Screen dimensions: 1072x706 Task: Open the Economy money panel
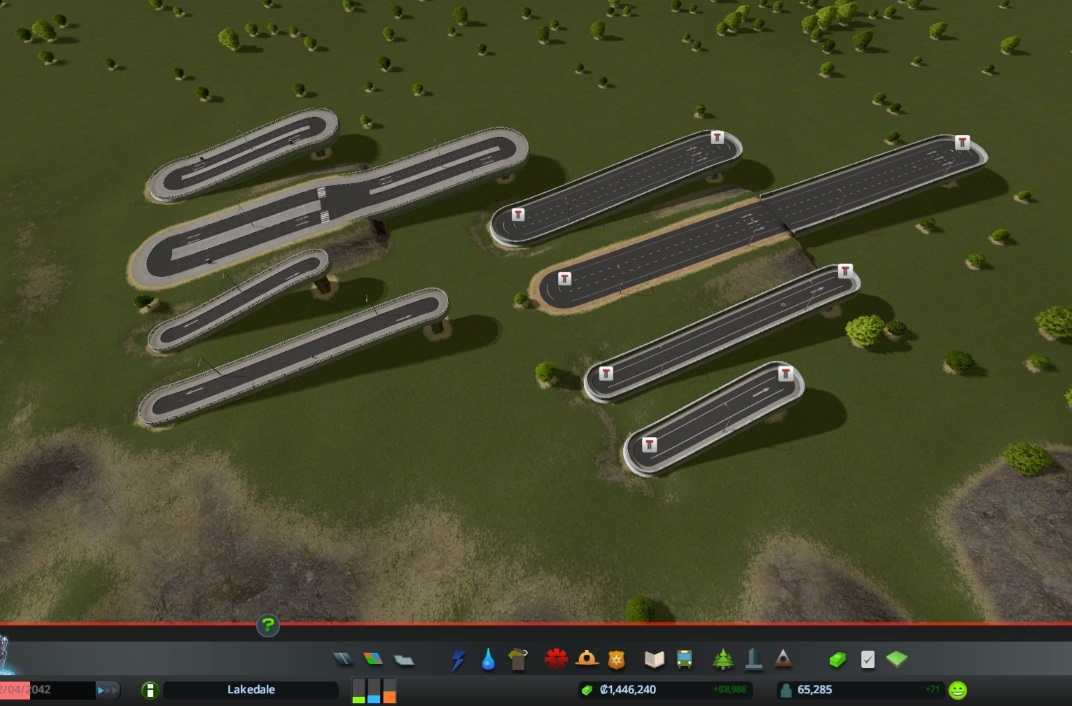click(x=838, y=659)
